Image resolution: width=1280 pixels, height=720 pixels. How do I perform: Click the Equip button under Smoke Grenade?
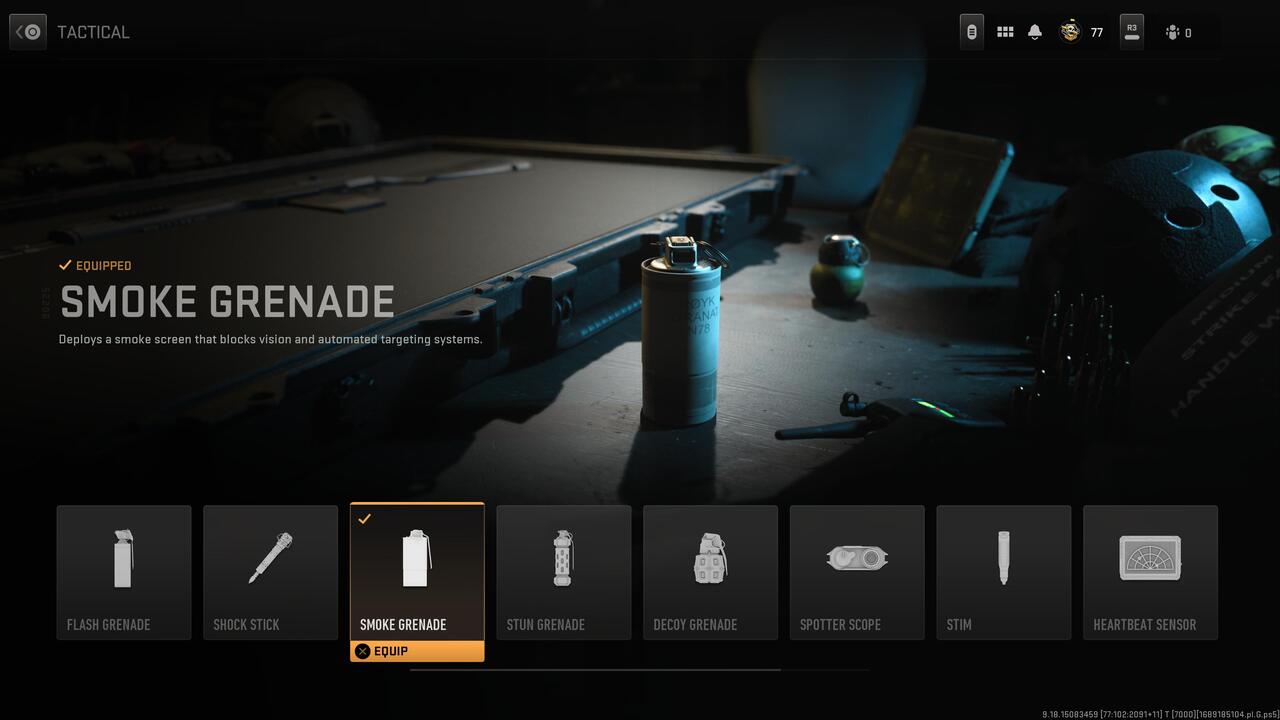coord(417,651)
